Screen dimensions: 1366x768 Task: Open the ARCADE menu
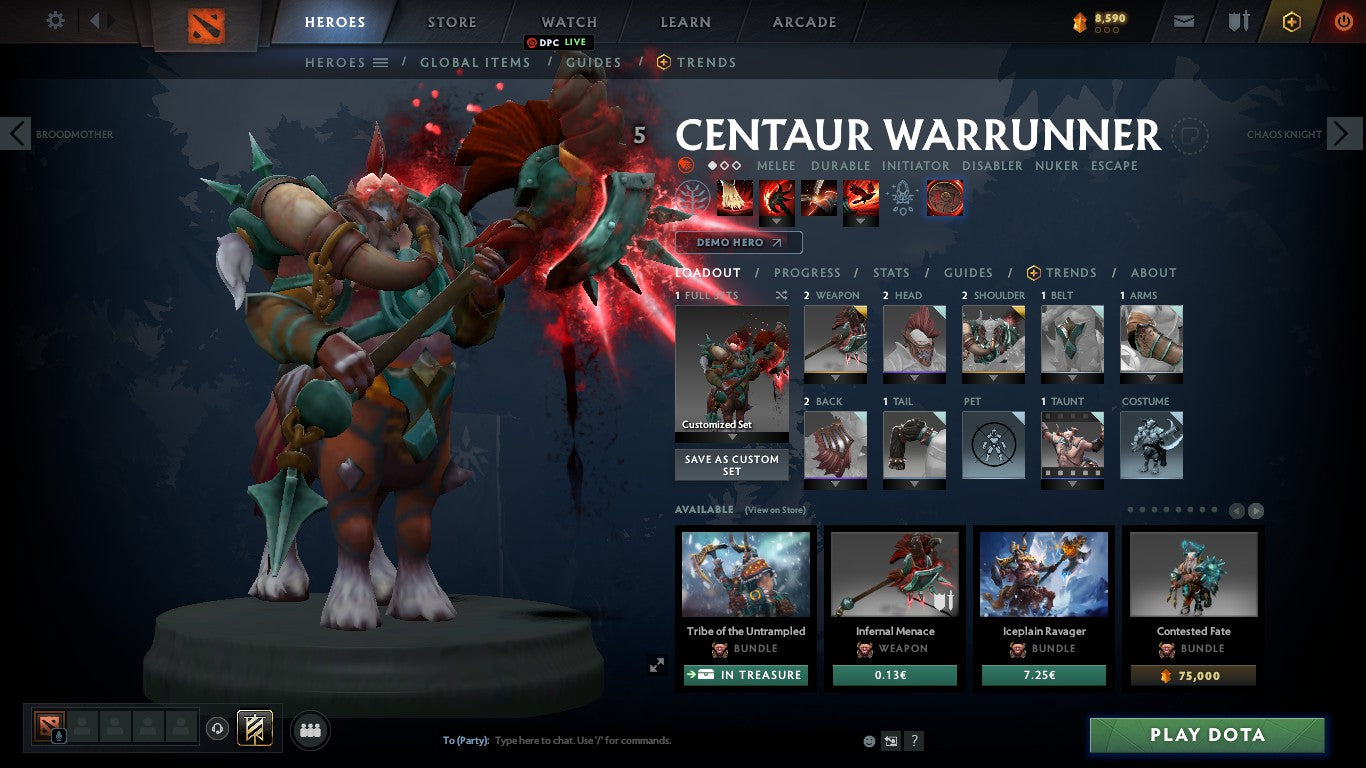803,21
